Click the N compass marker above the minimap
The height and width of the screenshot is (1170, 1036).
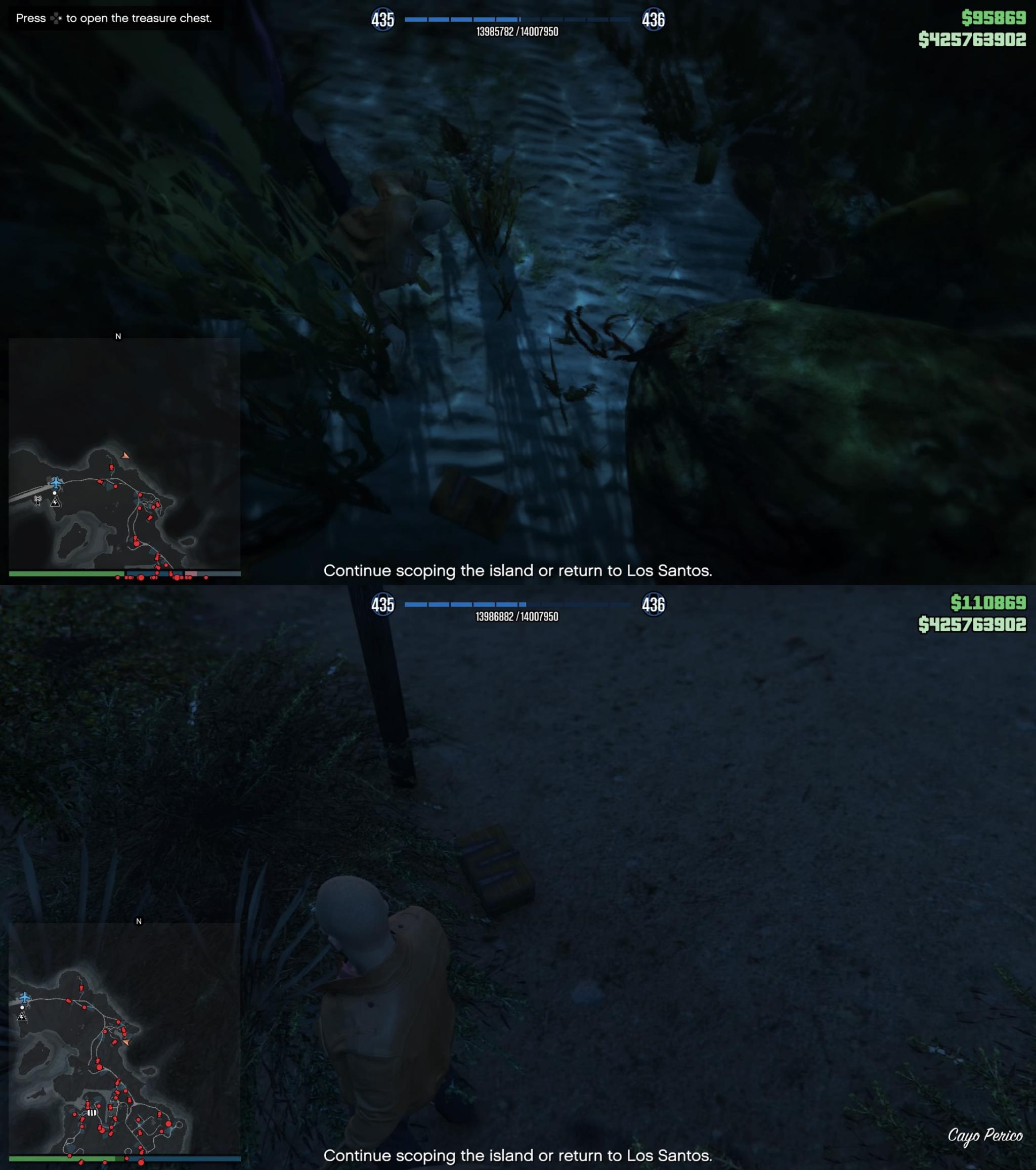tap(118, 337)
